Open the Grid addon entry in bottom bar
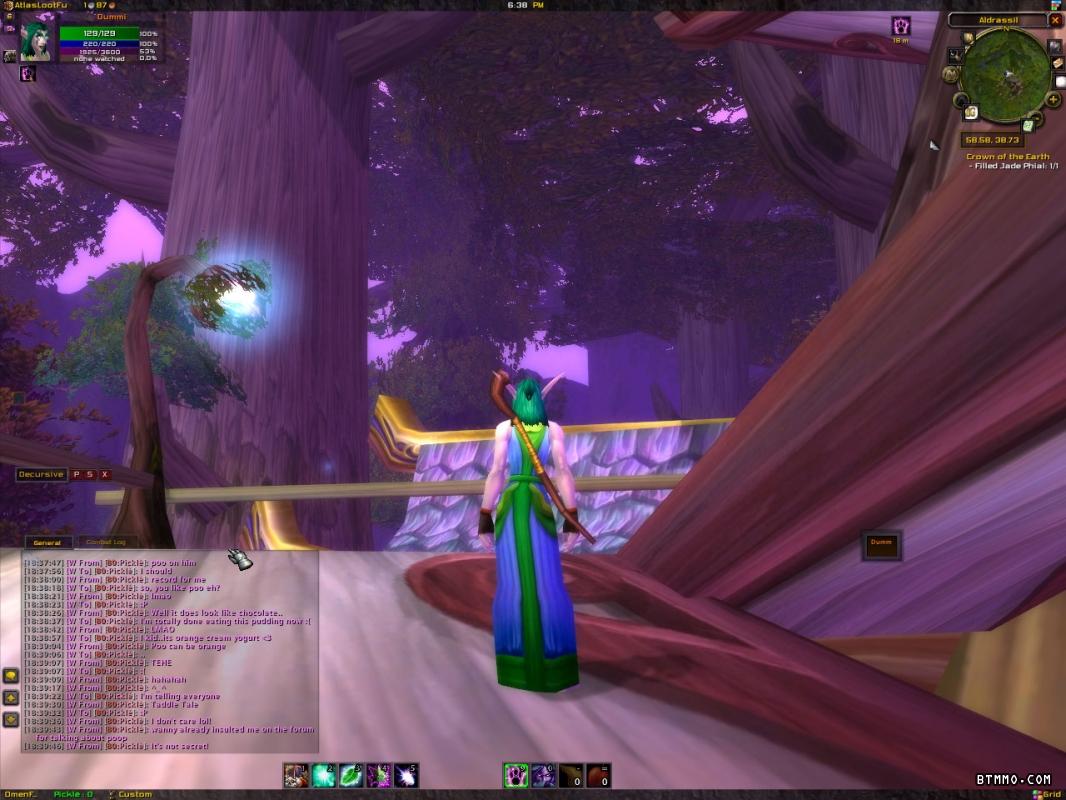1066x800 pixels. (1049, 795)
